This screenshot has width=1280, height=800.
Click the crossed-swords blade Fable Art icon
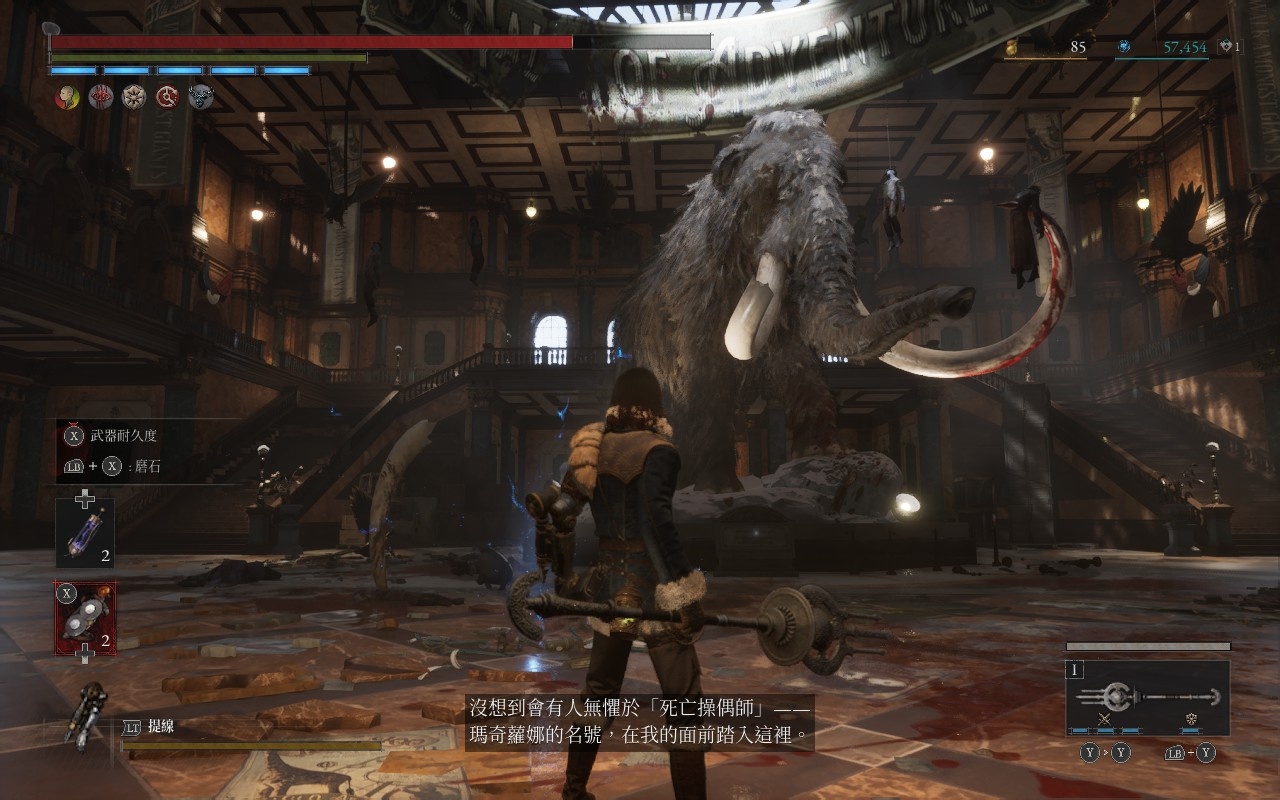coord(1105,719)
